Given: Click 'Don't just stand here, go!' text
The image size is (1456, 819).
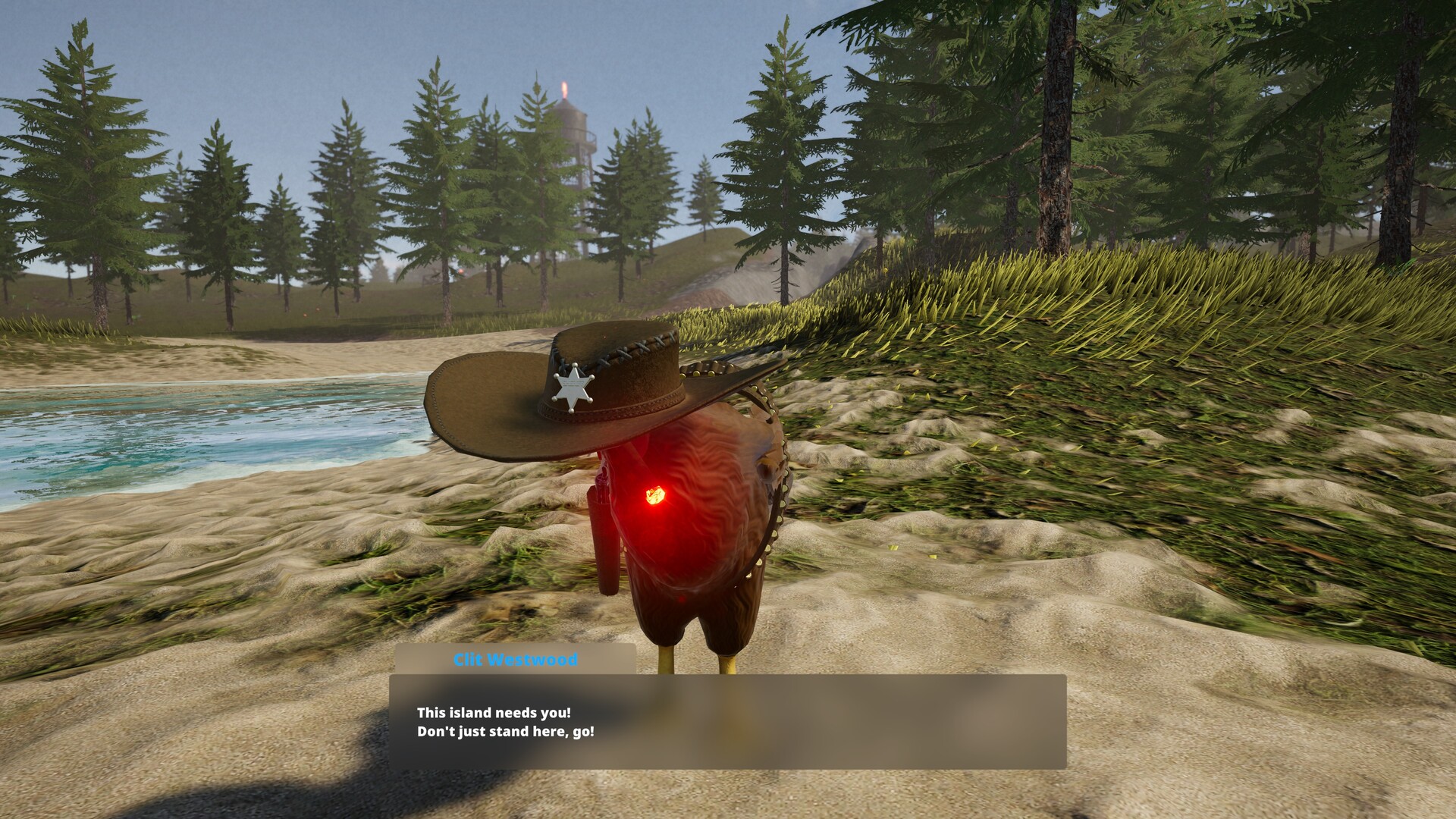Looking at the screenshot, I should pos(507,733).
